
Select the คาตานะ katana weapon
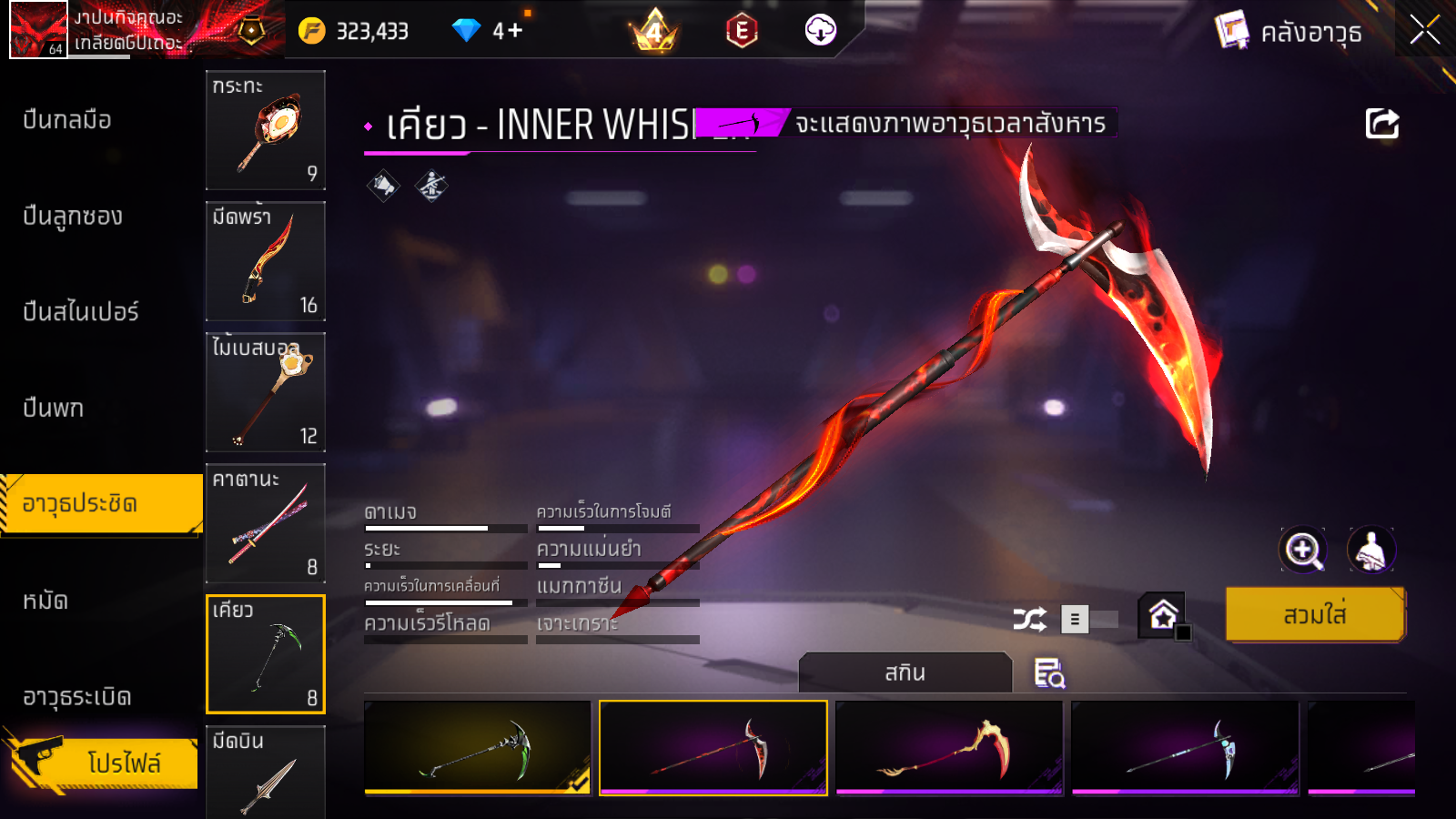tap(266, 523)
